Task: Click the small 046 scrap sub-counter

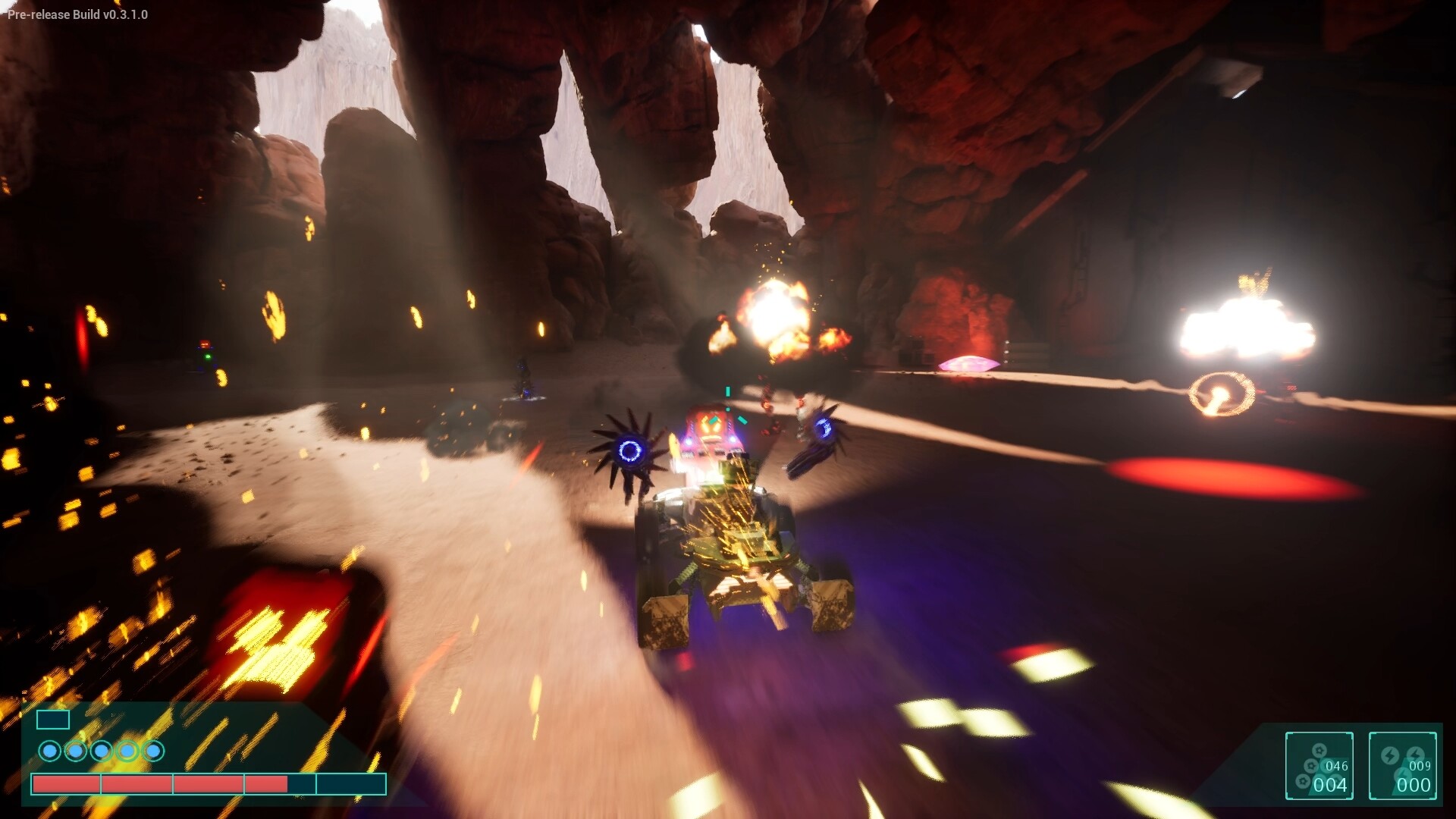Action: click(x=1336, y=766)
